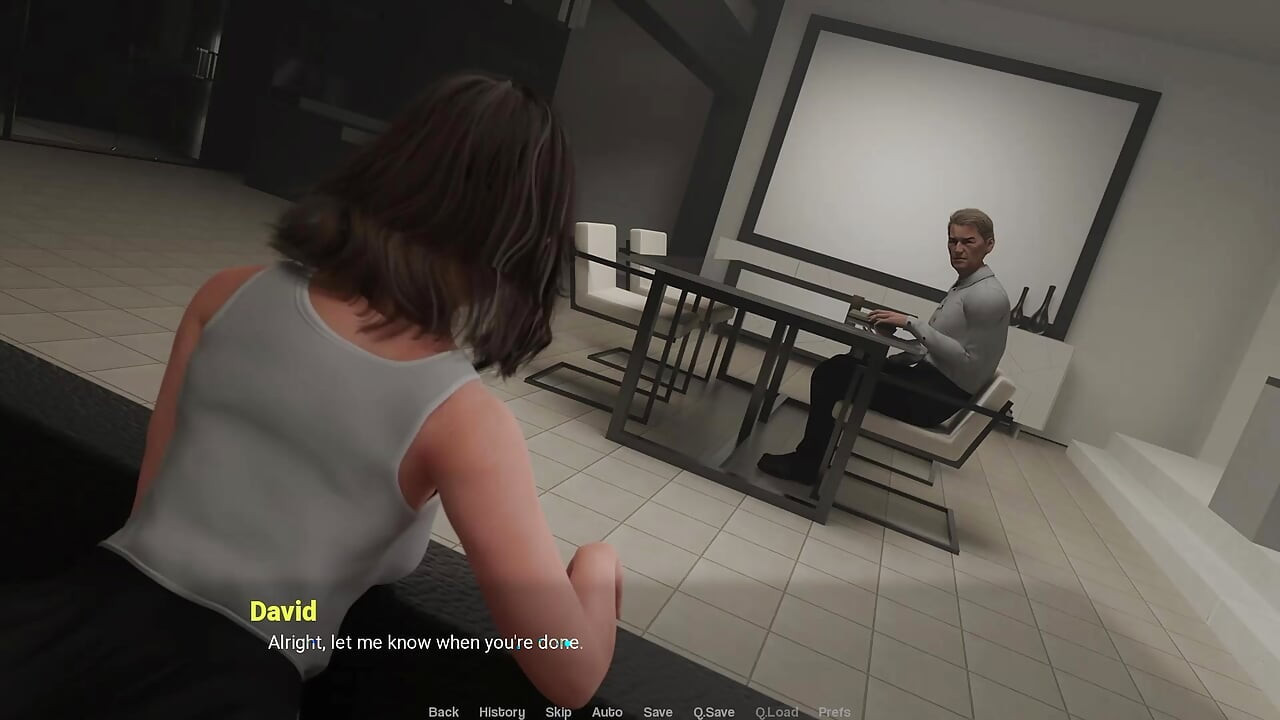
Task: Toggle Auto-forward reading mode
Action: click(607, 712)
